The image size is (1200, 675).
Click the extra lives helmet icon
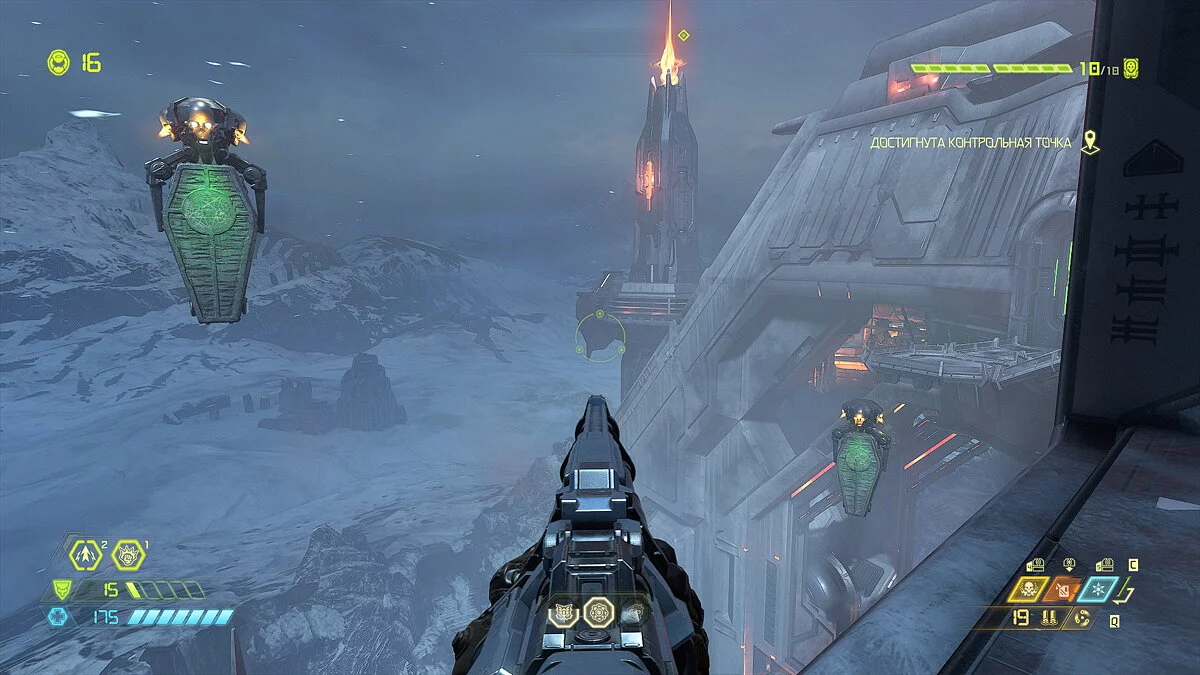[58, 63]
